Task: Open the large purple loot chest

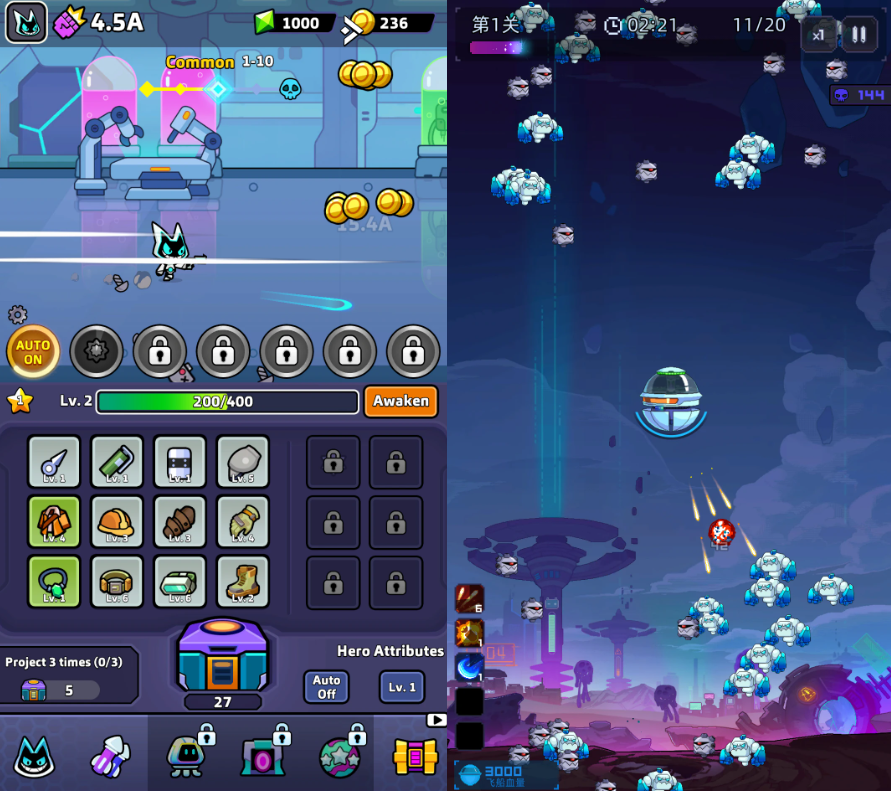Action: click(222, 656)
